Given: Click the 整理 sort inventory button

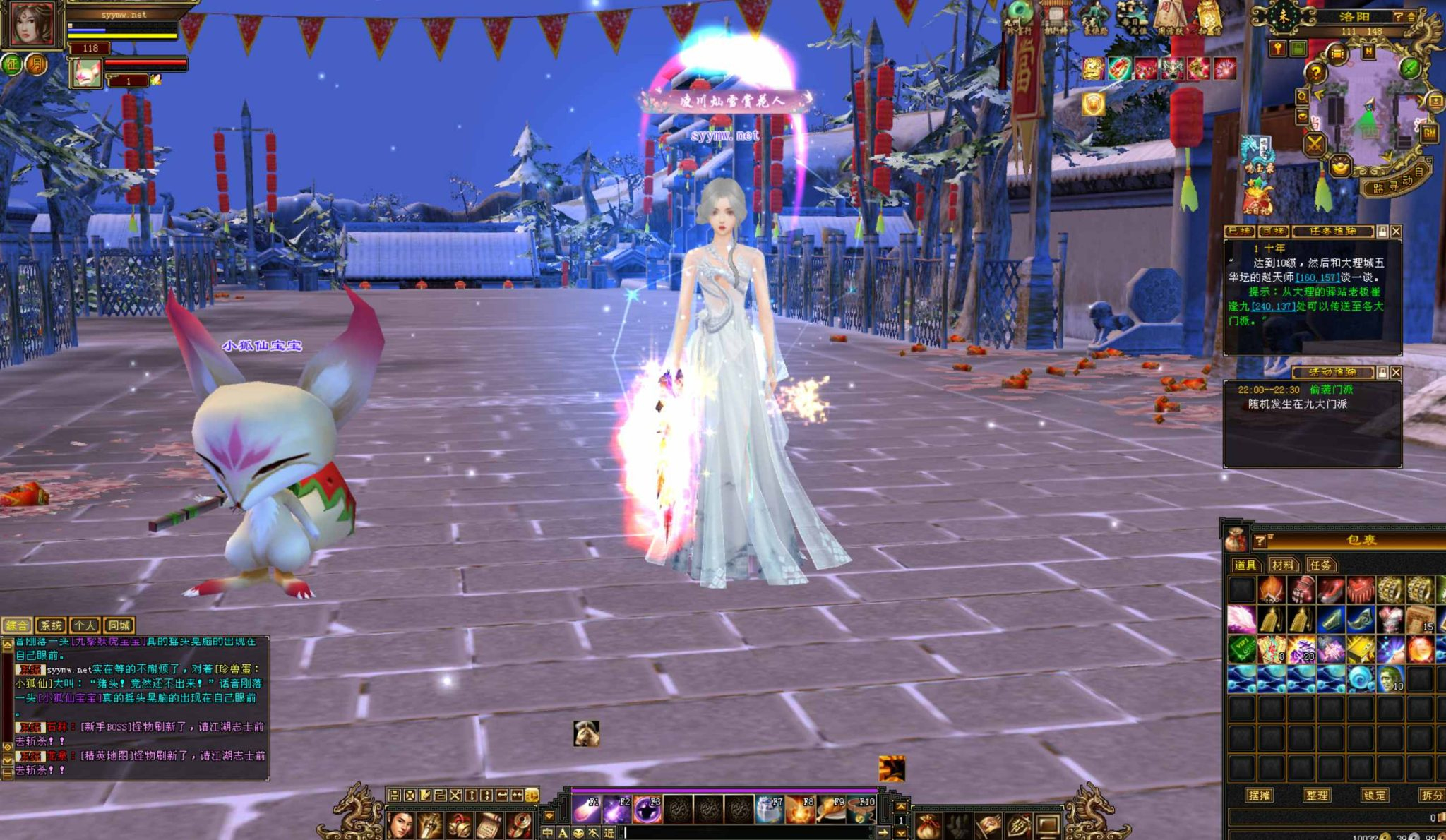Looking at the screenshot, I should [x=1316, y=795].
